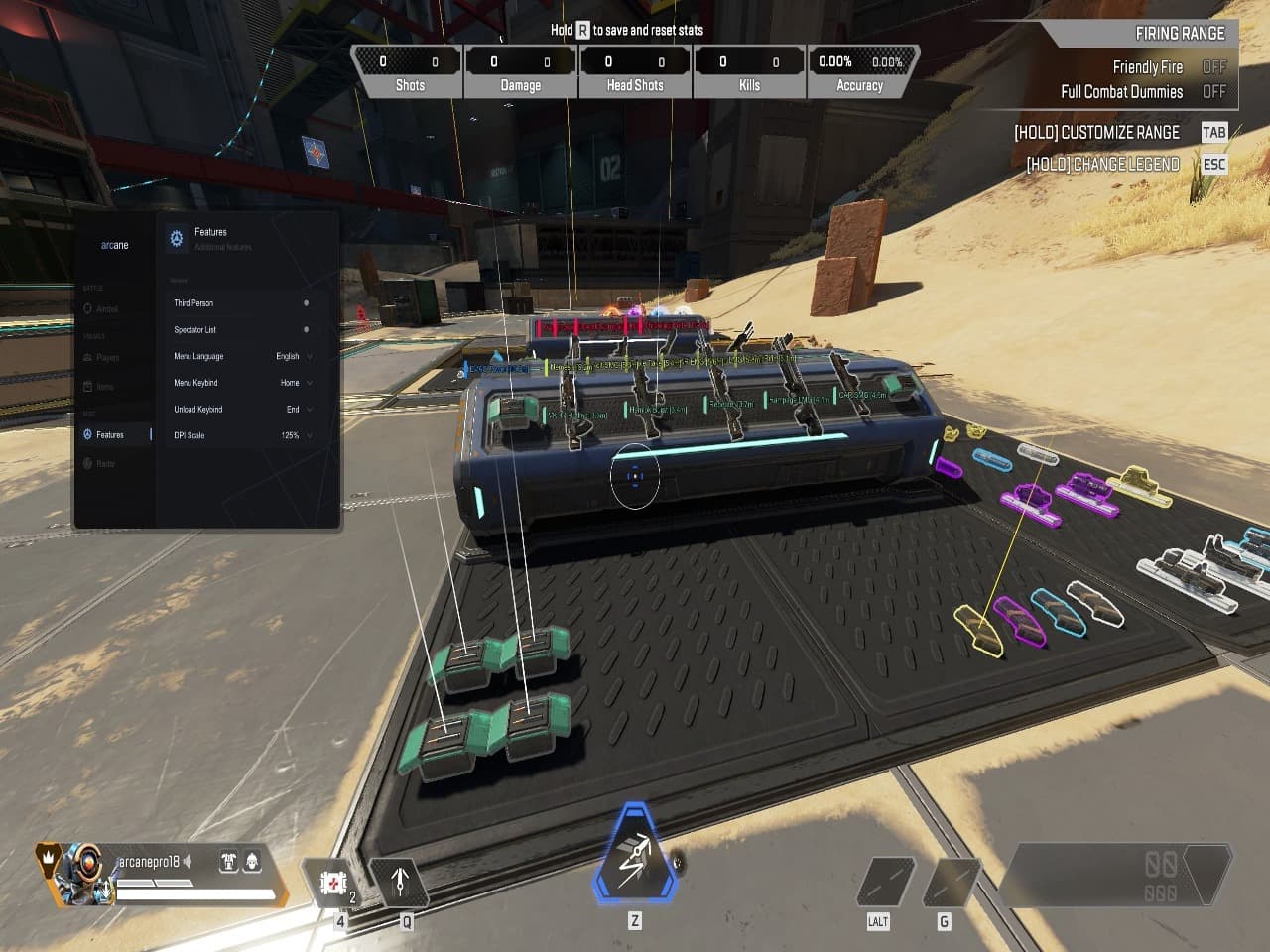Select the helmet equipment icon

coord(252,862)
